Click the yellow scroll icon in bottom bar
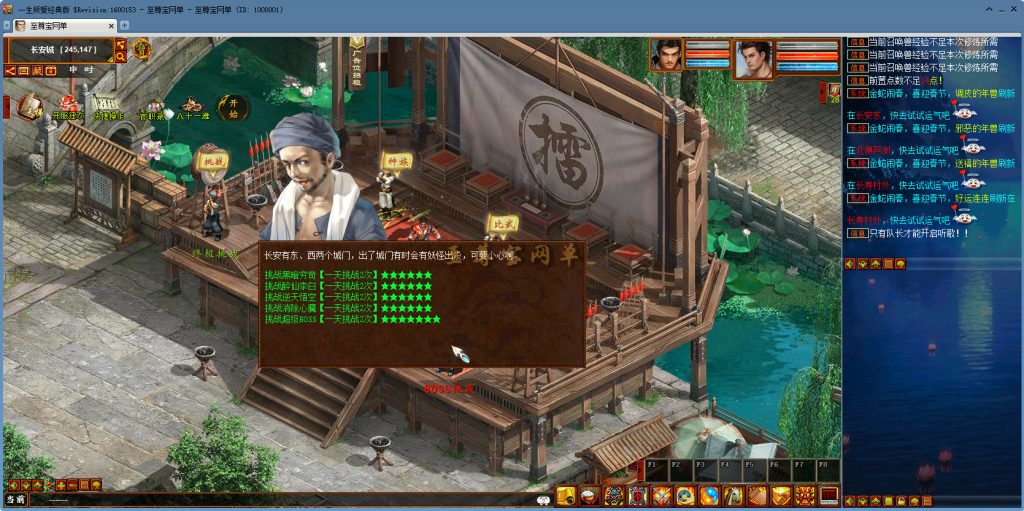Viewport: 1024px width, 511px height. click(x=566, y=495)
